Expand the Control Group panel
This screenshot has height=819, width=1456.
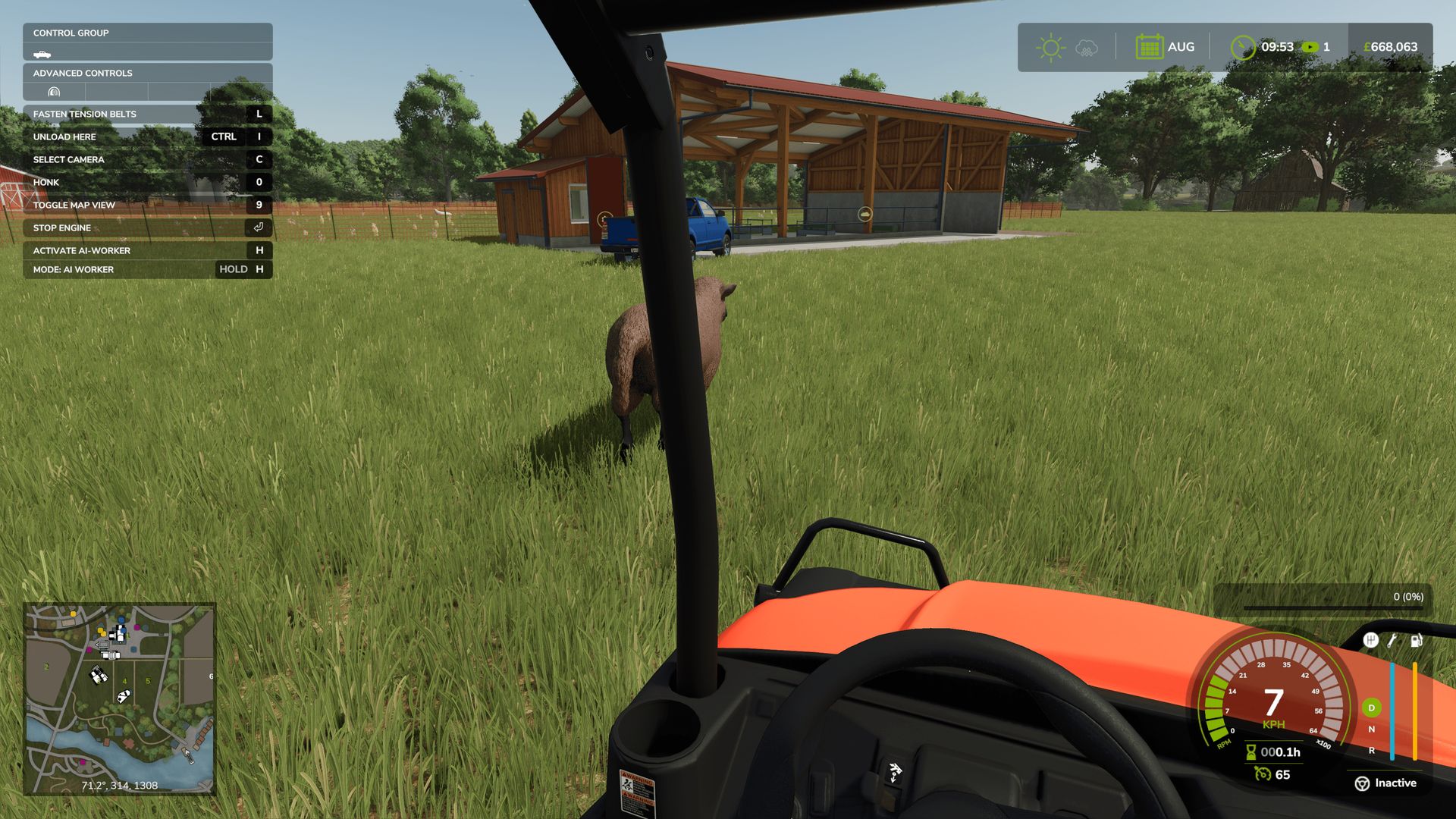pos(146,33)
